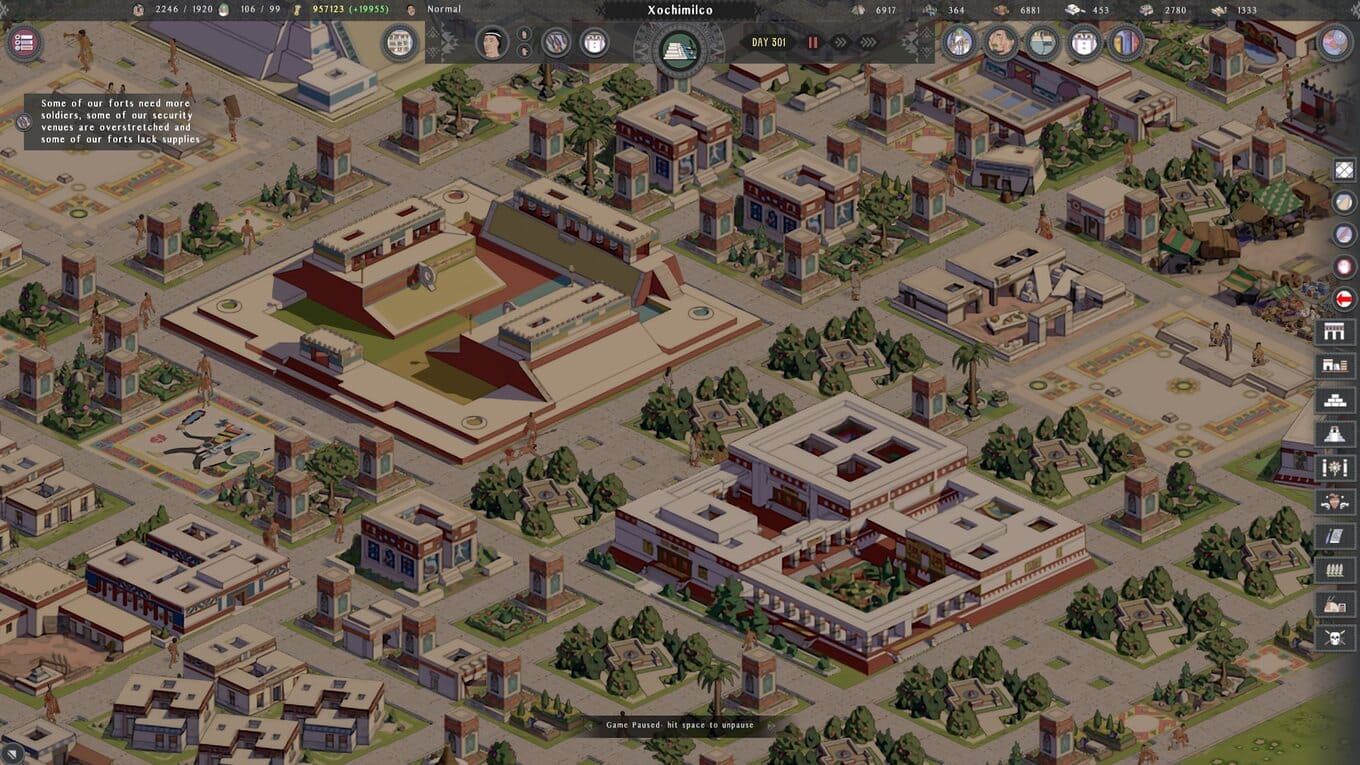Toggle the red pause button
Viewport: 1360px width, 765px height.
click(x=813, y=43)
